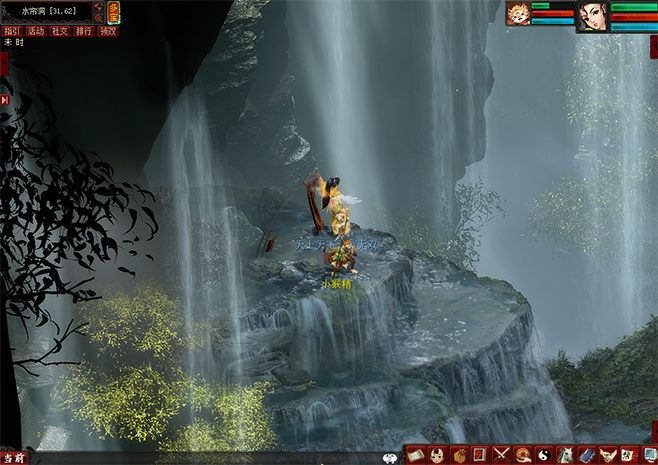Expand the red side panel arrow

[3, 63]
